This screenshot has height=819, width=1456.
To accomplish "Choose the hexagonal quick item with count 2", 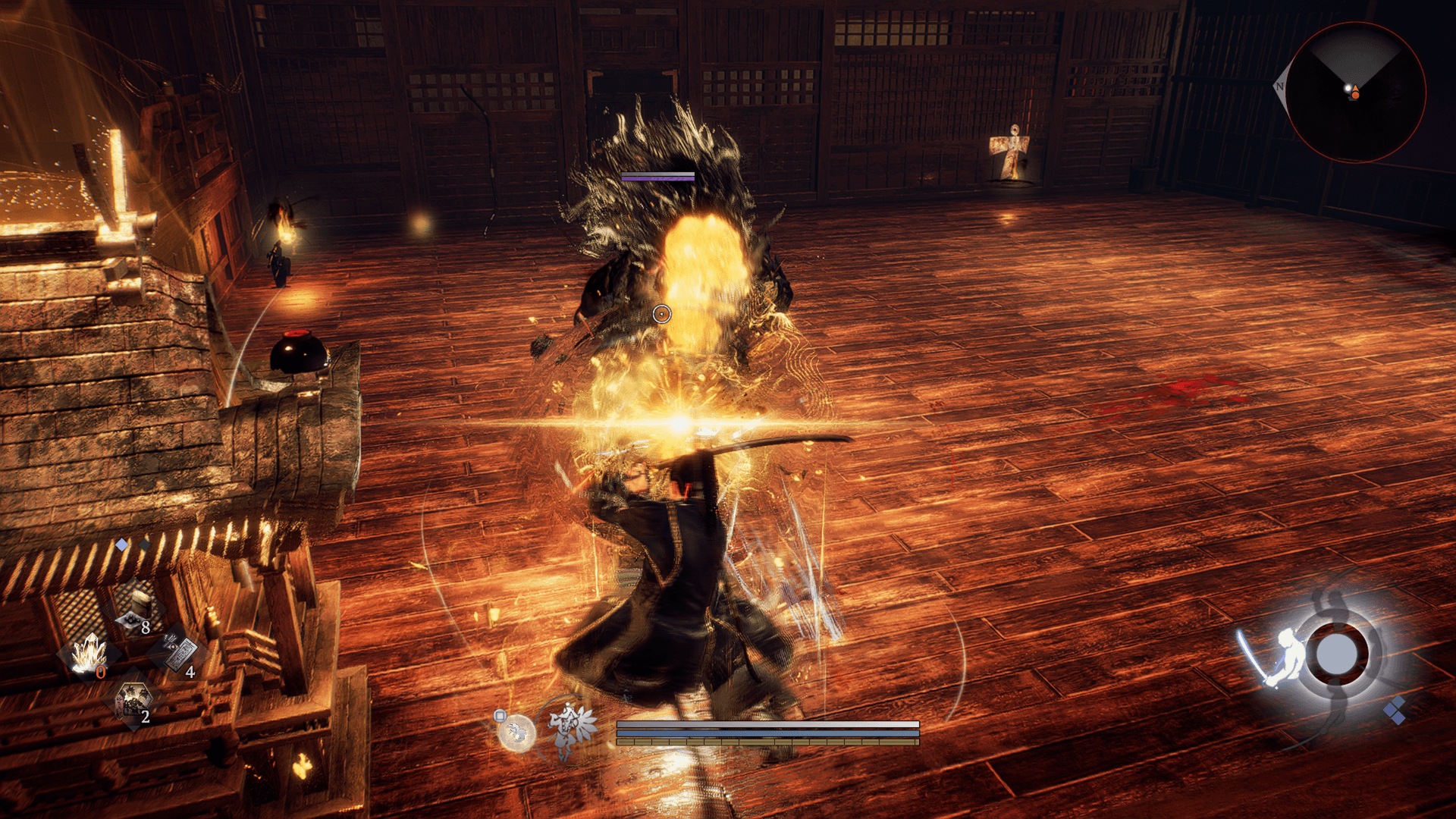I will [x=133, y=701].
